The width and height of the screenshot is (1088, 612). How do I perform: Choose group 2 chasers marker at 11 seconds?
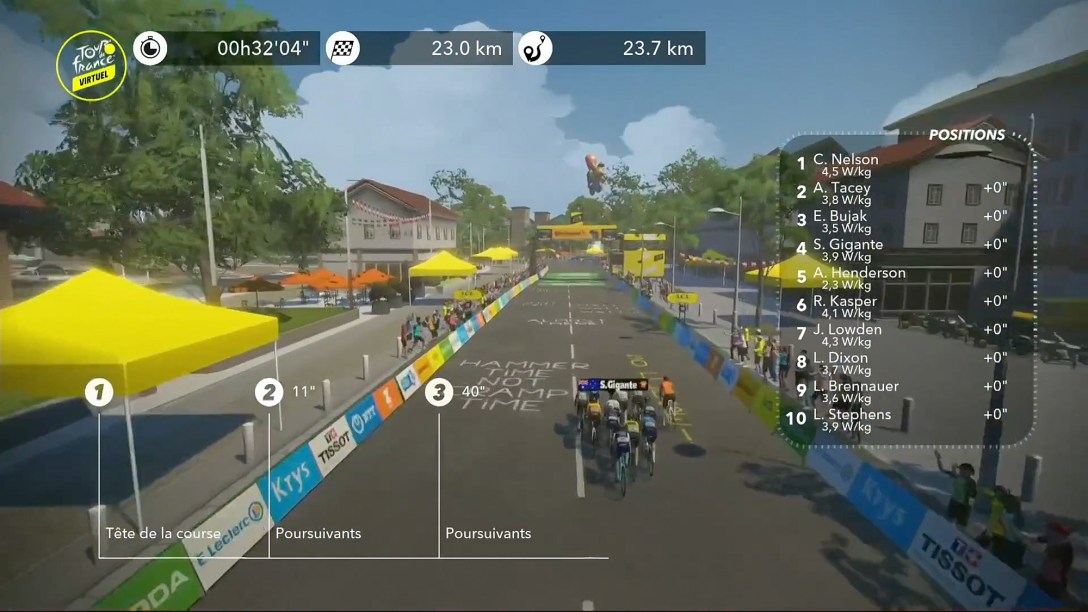point(268,392)
